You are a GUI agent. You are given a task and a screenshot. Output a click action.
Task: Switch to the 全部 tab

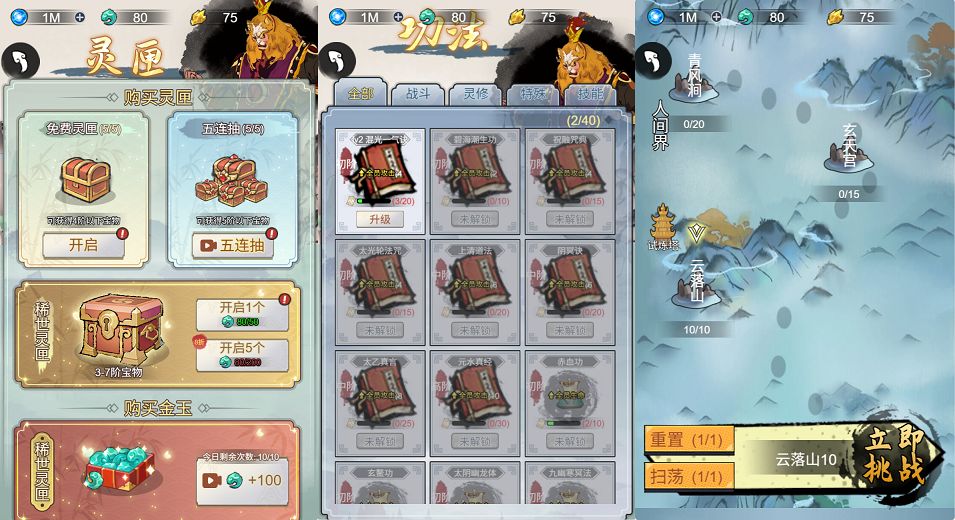(360, 94)
